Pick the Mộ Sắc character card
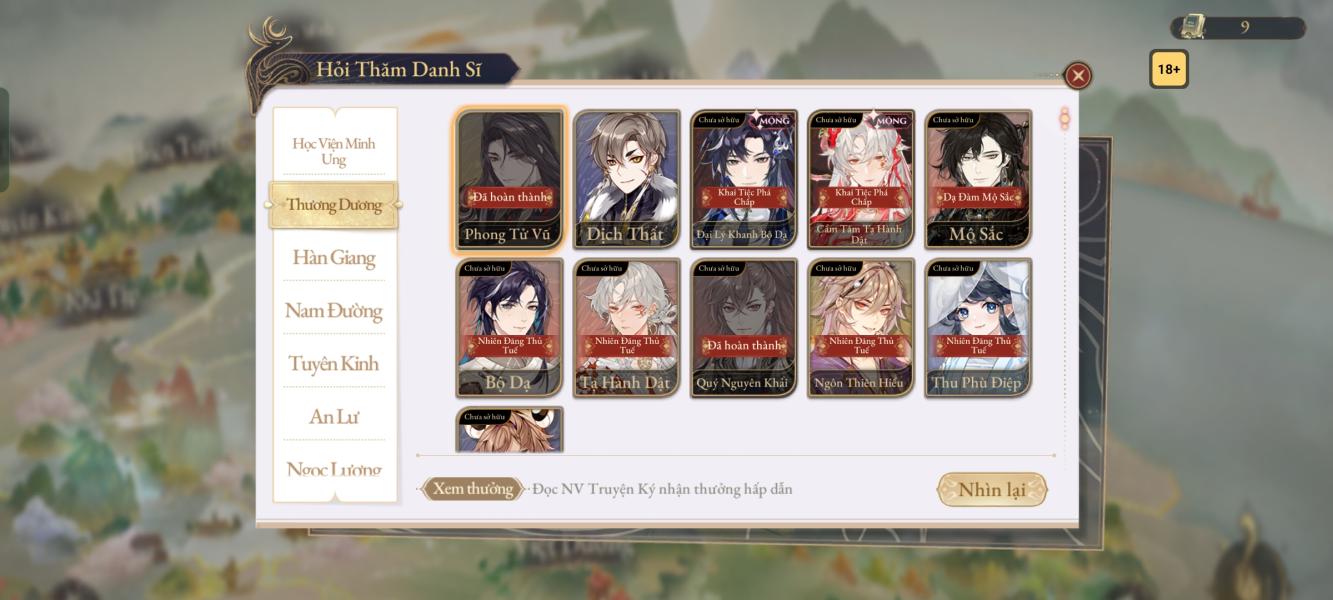The width and height of the screenshot is (1333, 600). pyautogui.click(x=978, y=179)
